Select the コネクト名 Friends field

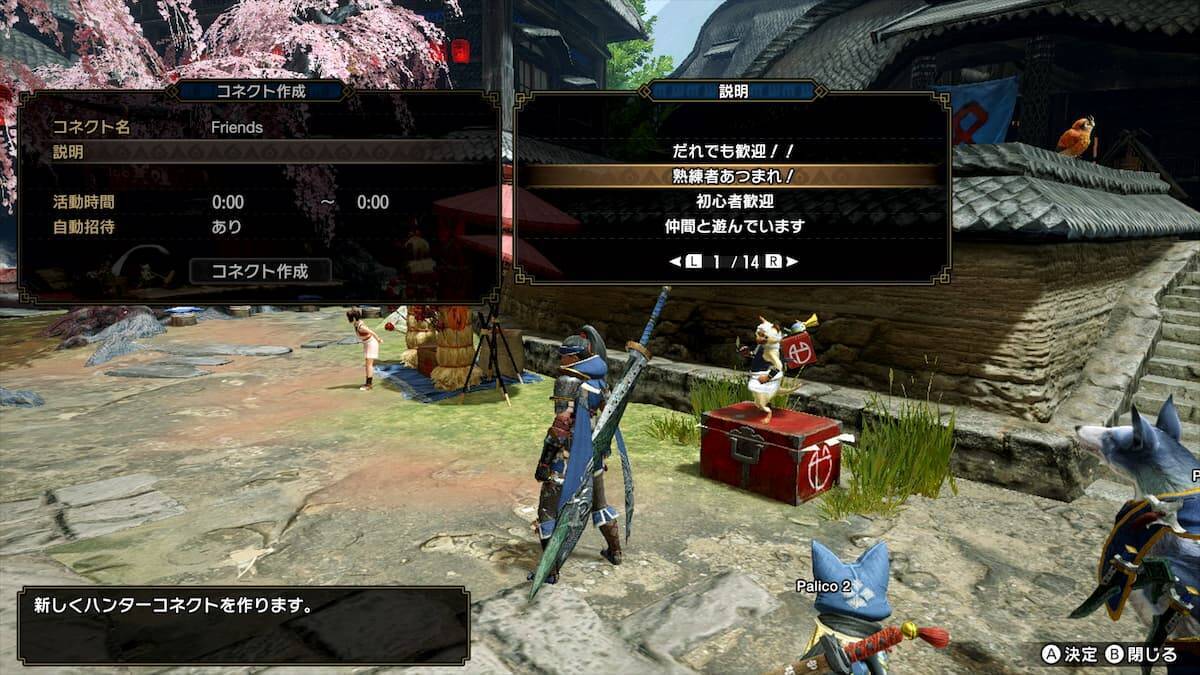237,128
